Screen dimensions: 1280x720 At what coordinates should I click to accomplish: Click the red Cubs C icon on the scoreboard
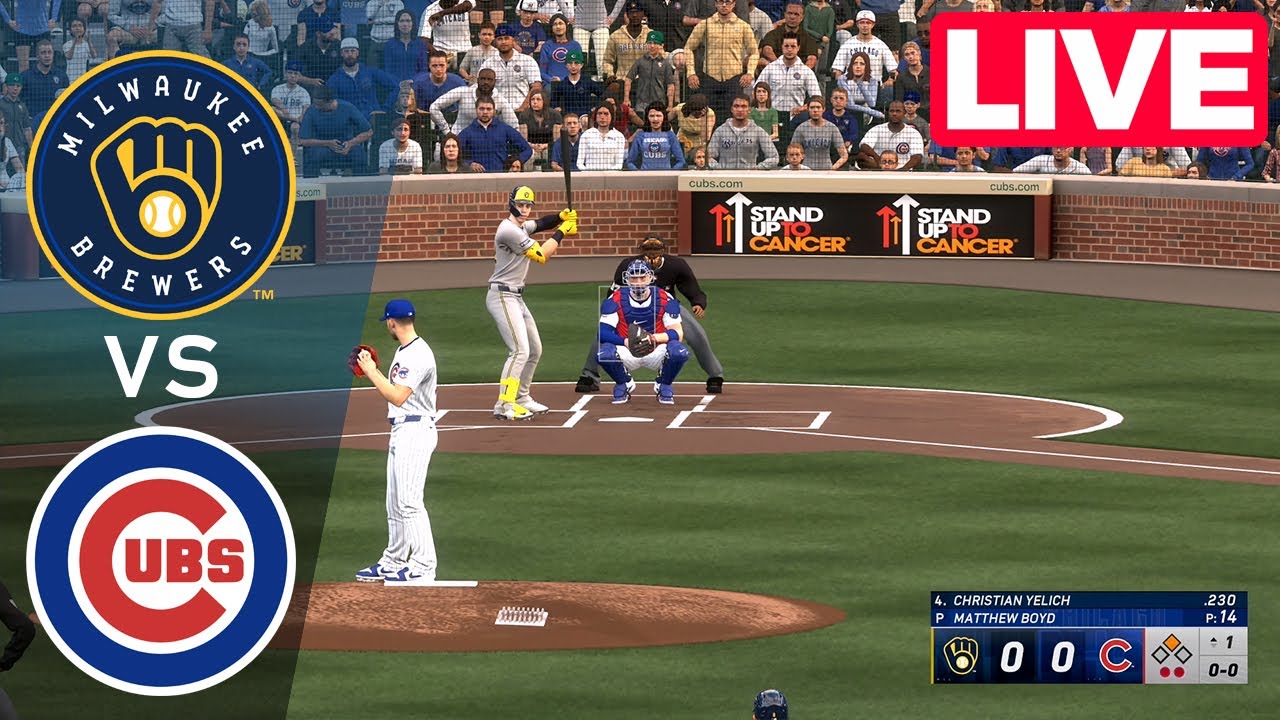tap(1115, 655)
